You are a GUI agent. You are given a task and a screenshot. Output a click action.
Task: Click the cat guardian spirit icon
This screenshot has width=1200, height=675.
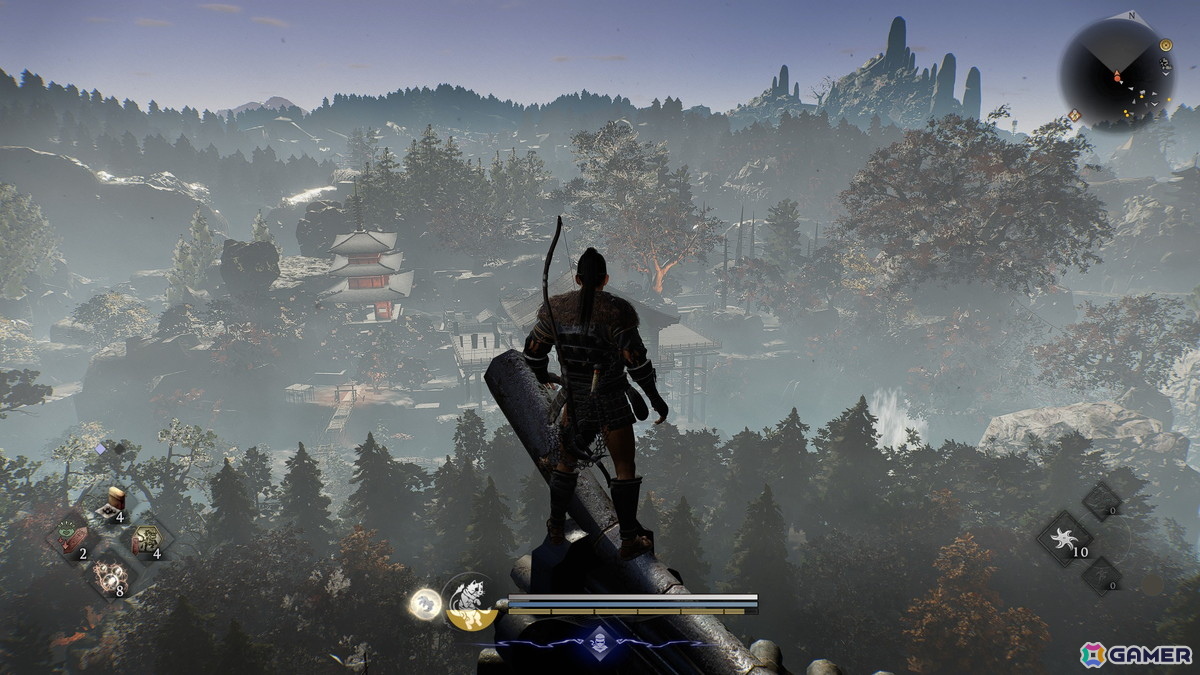(470, 602)
